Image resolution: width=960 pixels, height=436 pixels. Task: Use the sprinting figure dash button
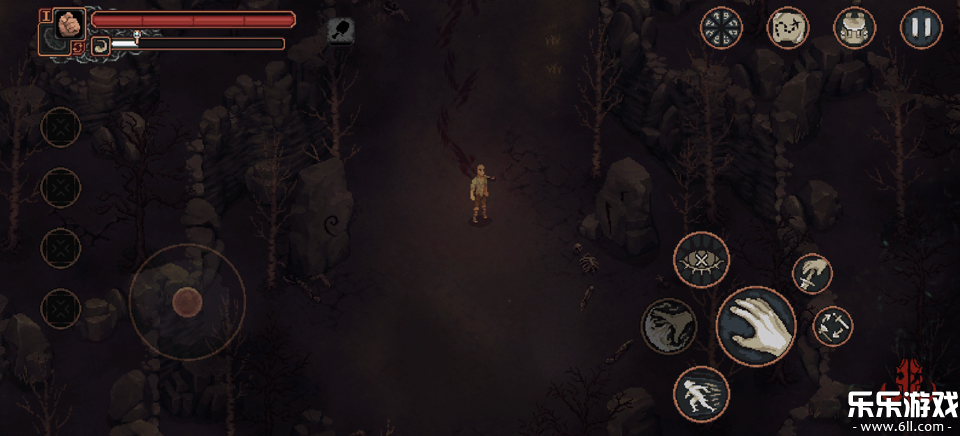pyautogui.click(x=701, y=394)
